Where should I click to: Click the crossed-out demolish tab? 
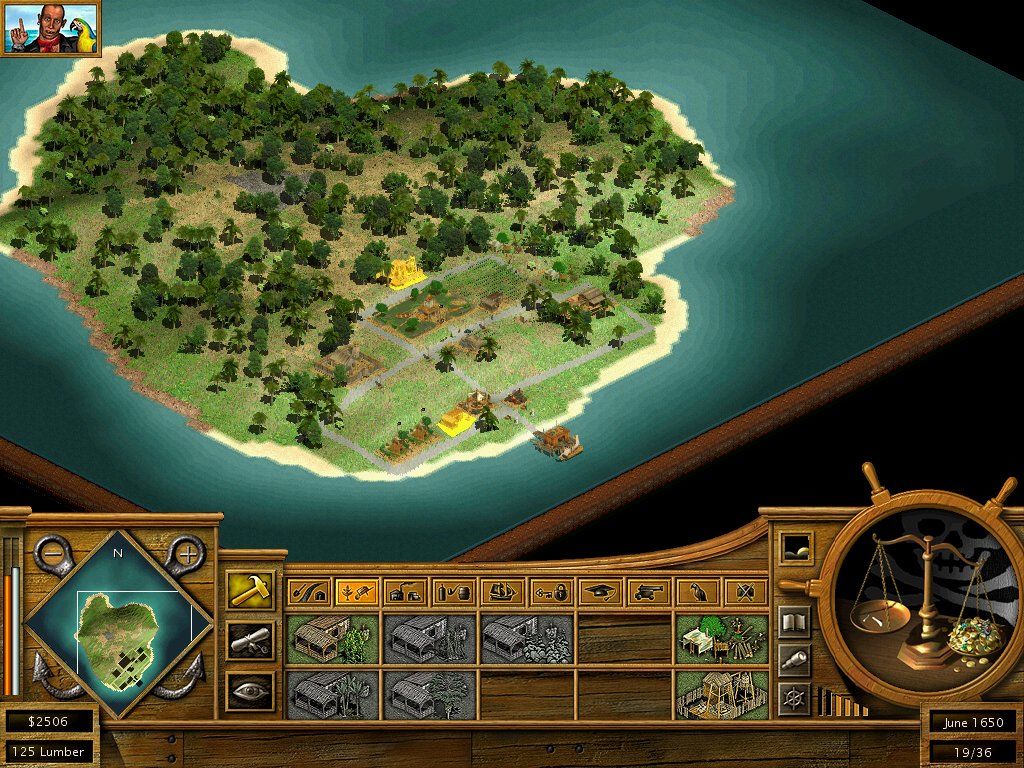point(745,593)
